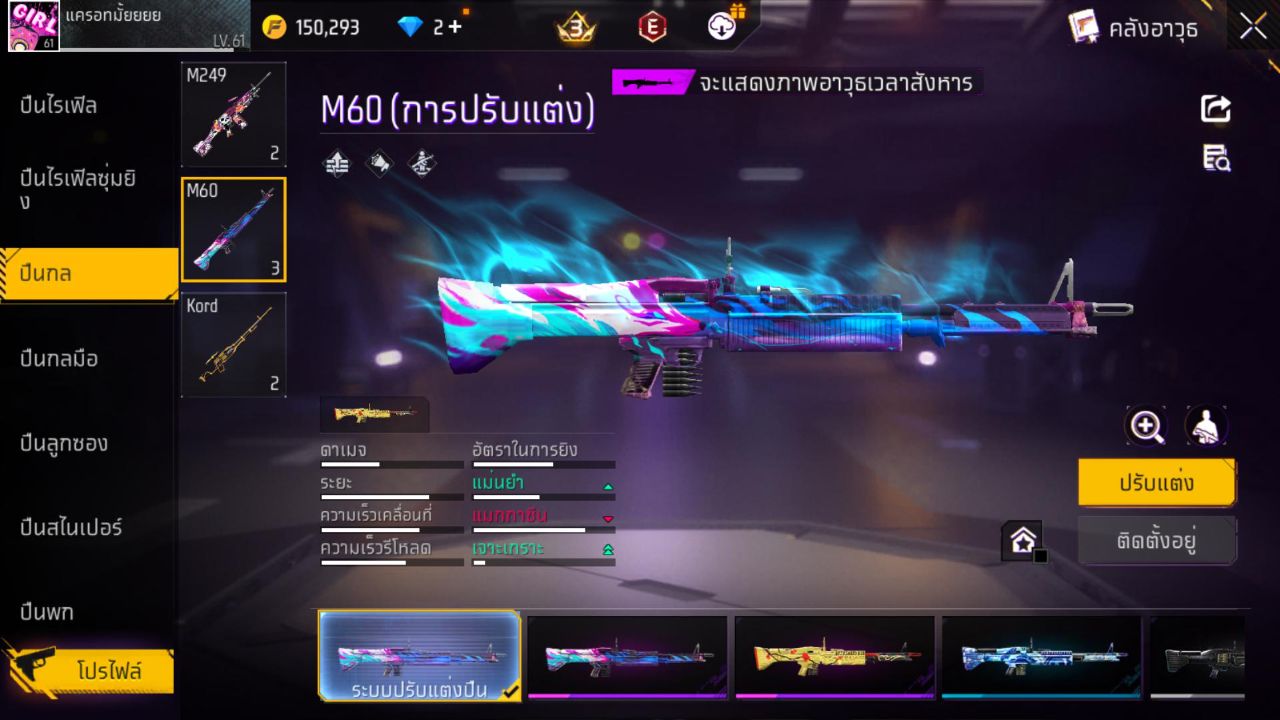Screen dimensions: 1280x720
Task: Select the Kord weapon thumbnail
Action: 233,345
